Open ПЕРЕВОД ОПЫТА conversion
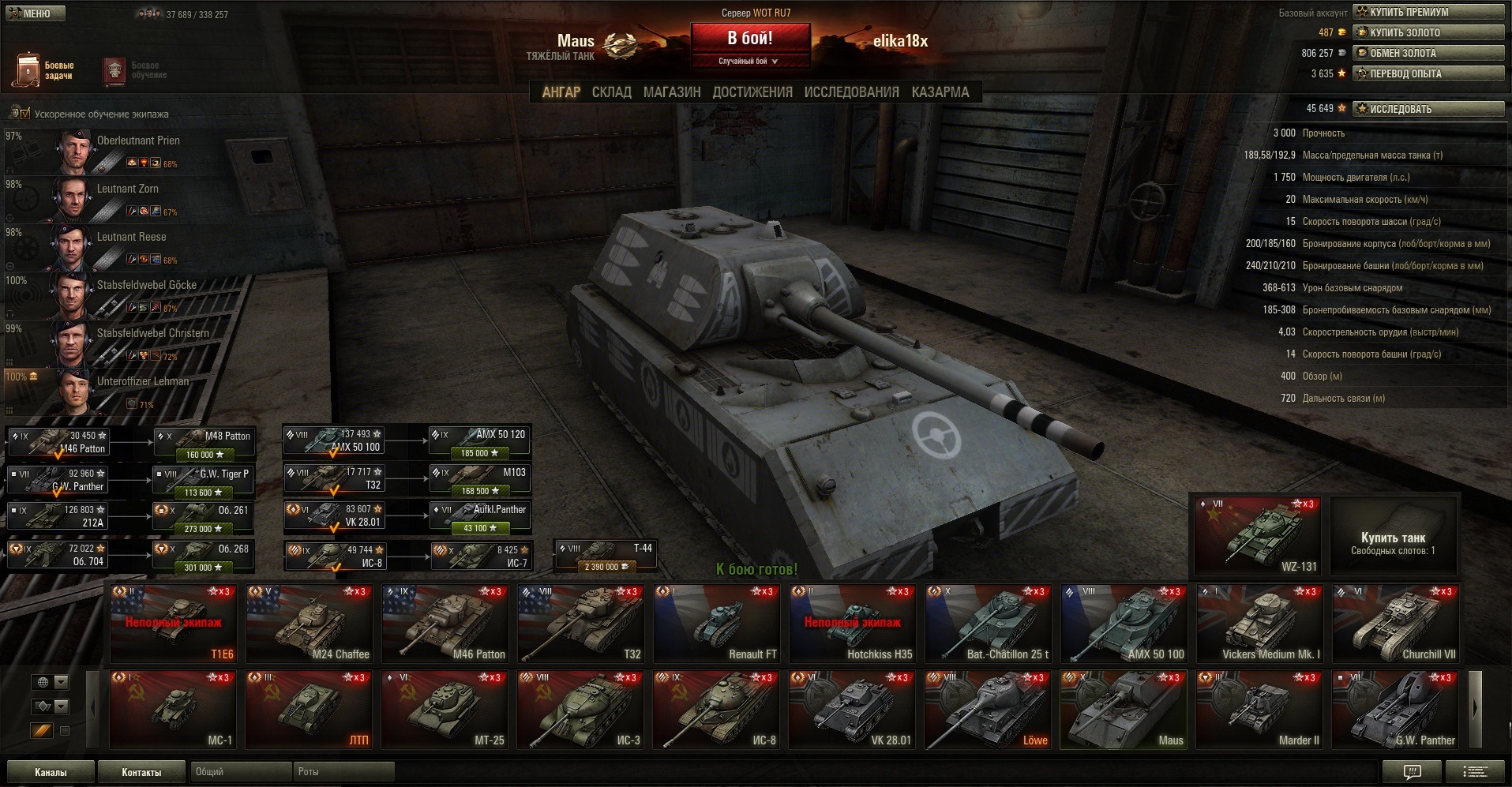1512x787 pixels. [1428, 73]
